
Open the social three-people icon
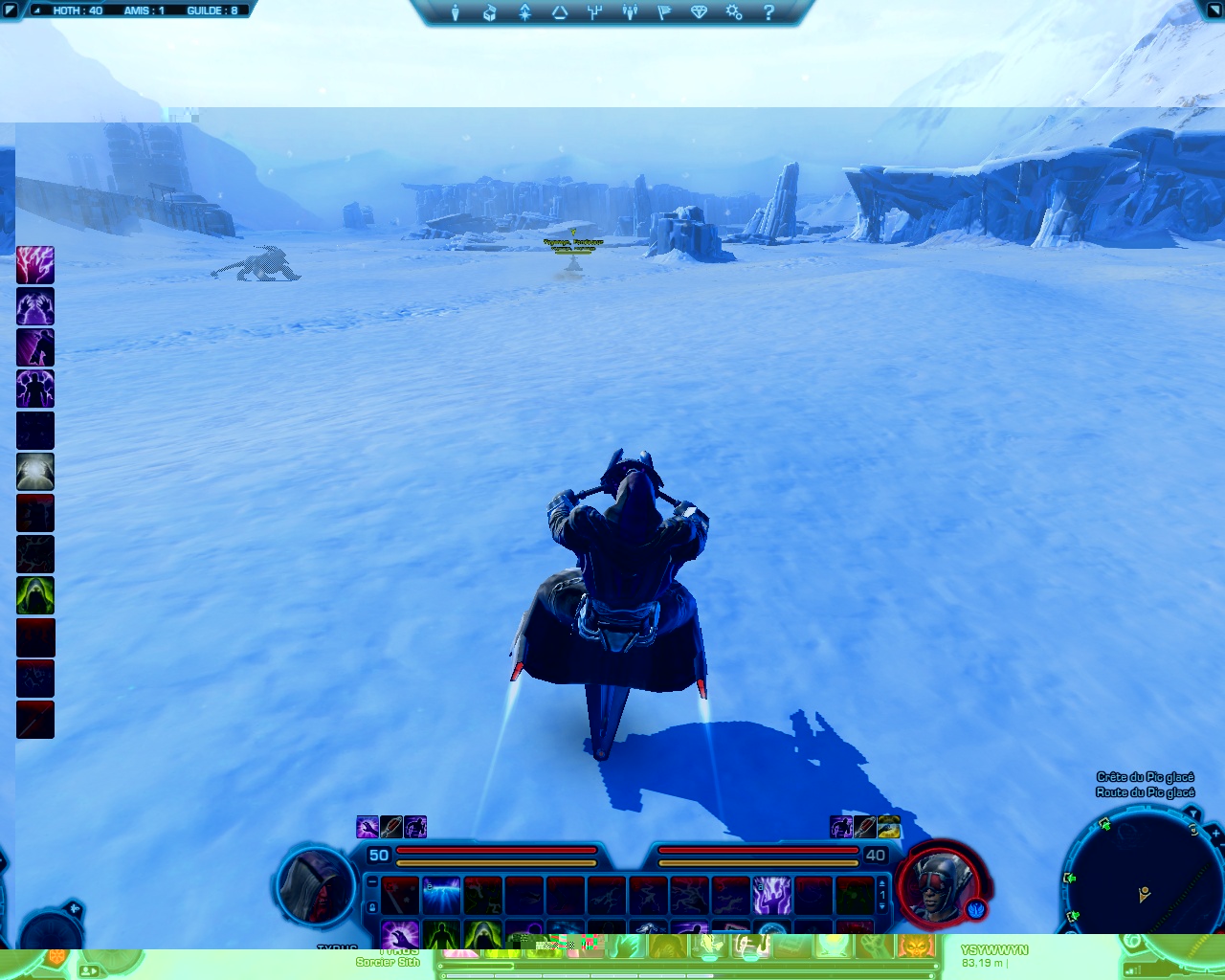630,12
